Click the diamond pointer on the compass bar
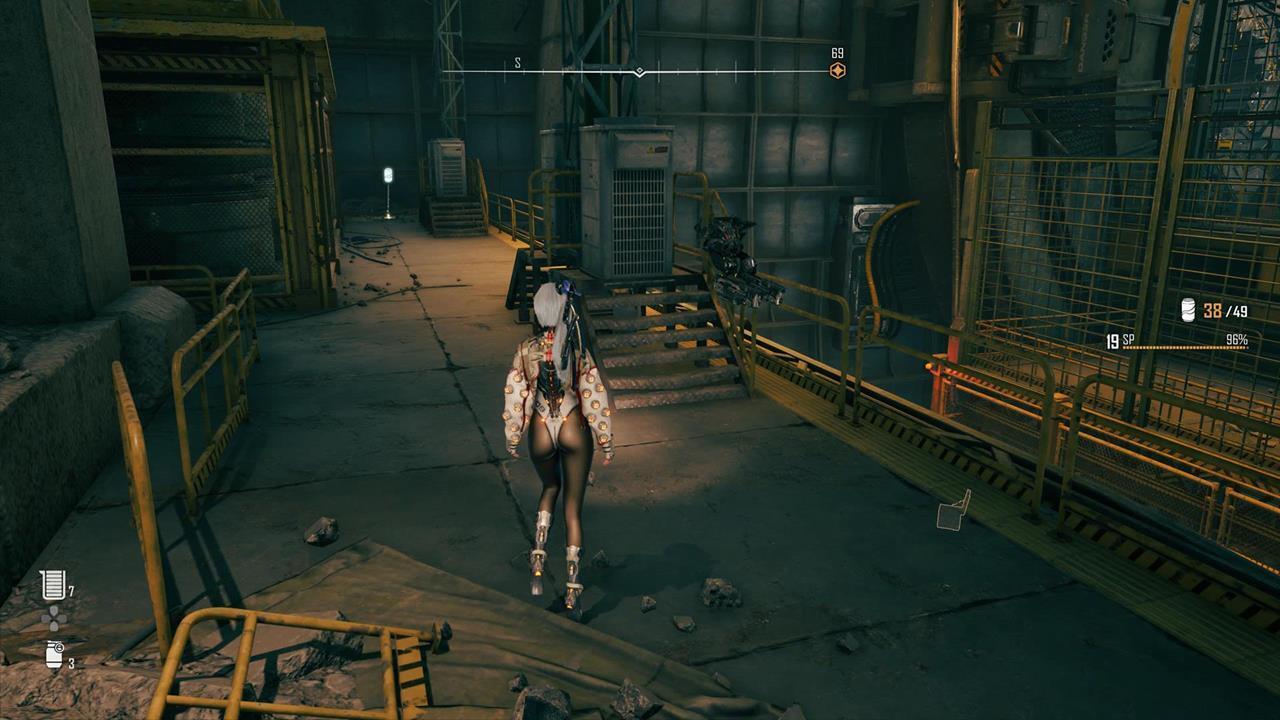 [x=639, y=72]
